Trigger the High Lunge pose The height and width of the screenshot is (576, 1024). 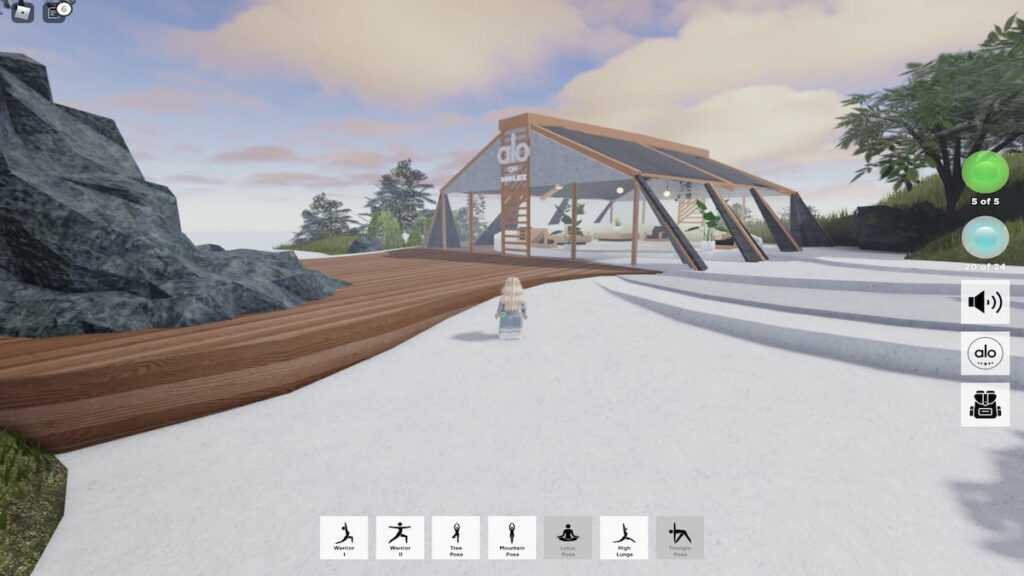(x=624, y=537)
